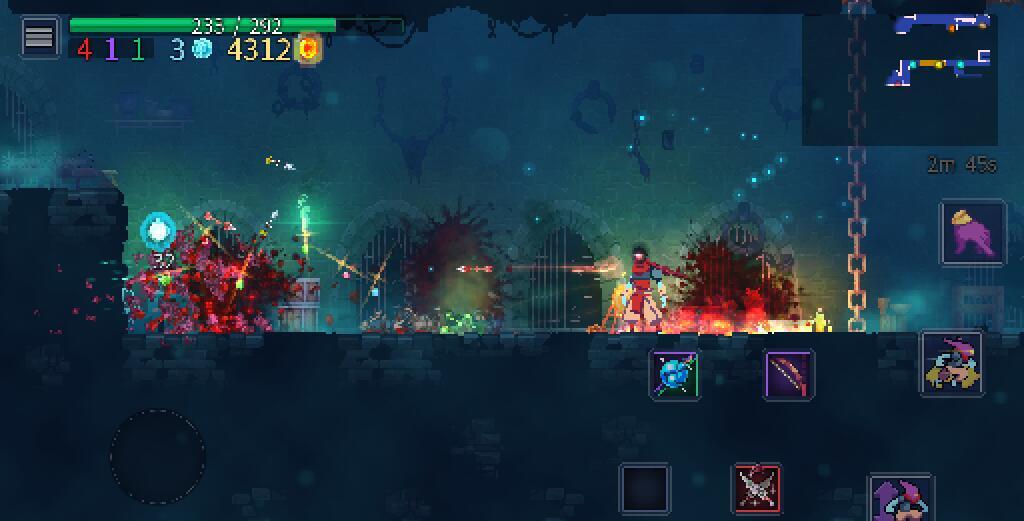Tap the purple boot button
The image size is (1024, 521).
pos(972,232)
